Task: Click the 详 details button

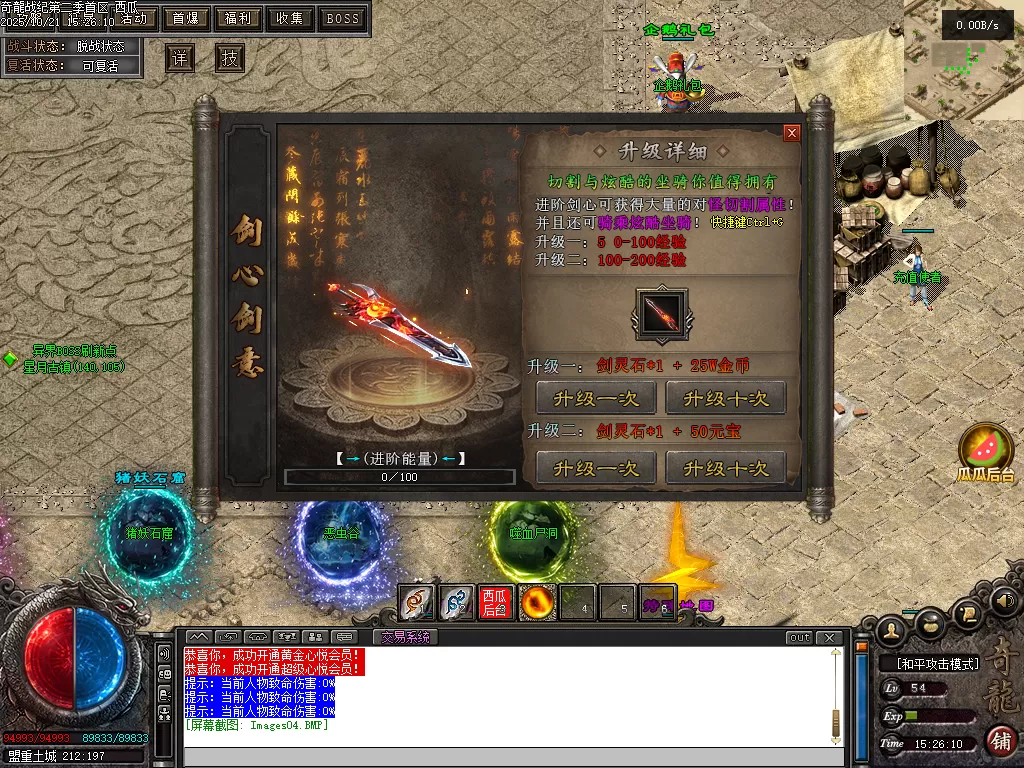Action: [180, 58]
